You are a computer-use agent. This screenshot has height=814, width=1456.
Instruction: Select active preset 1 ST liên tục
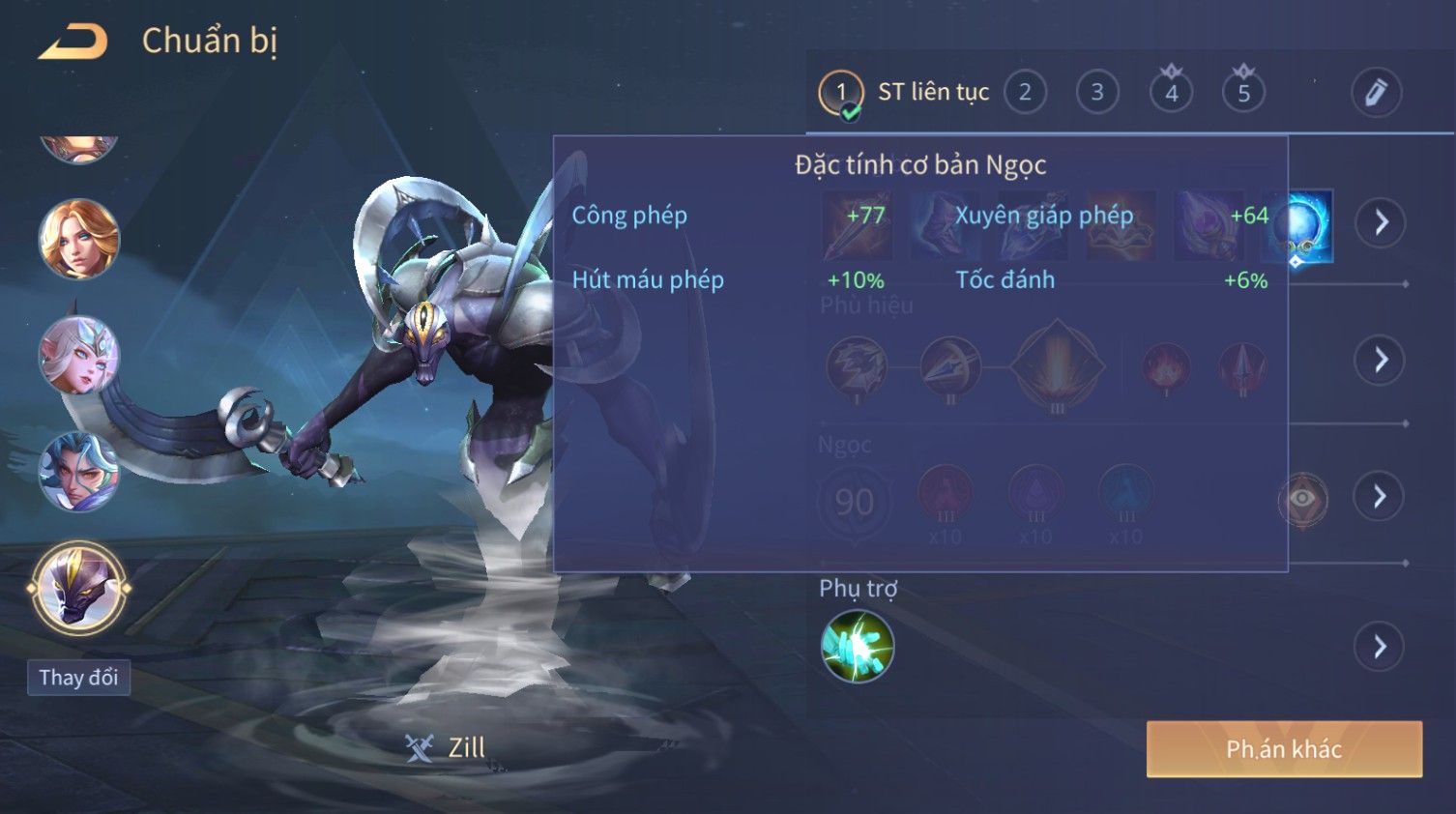pos(841,93)
